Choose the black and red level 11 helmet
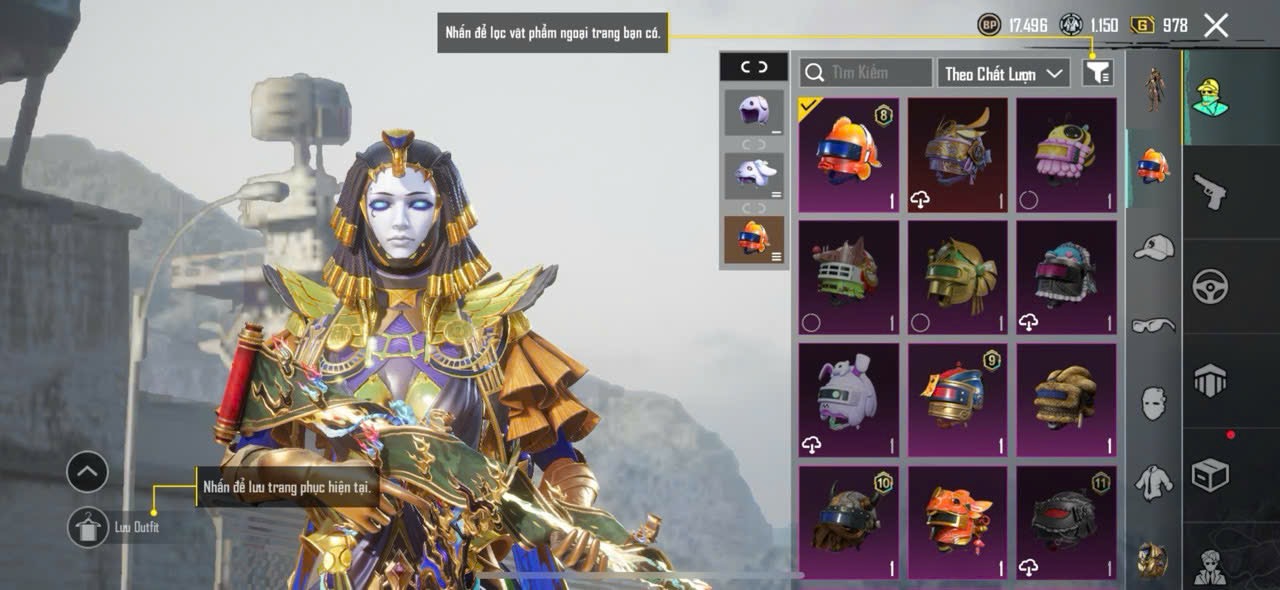Image resolution: width=1280 pixels, height=590 pixels. tap(1066, 522)
